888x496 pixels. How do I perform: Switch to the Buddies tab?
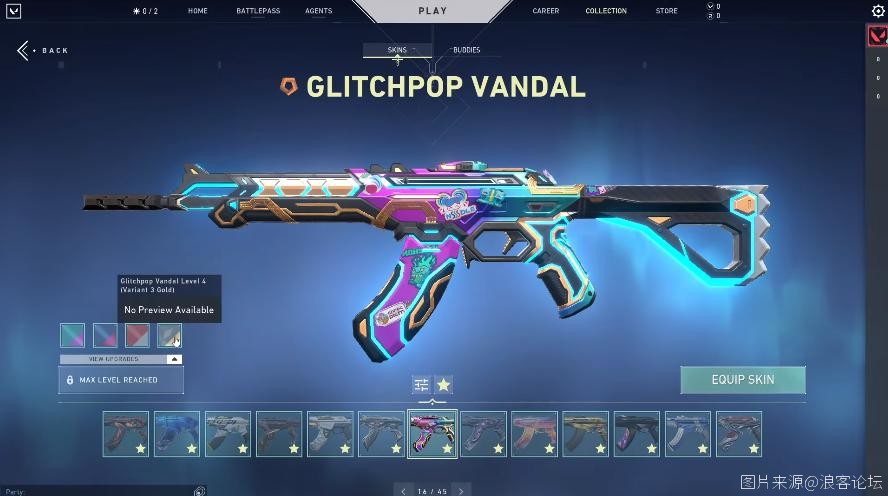pos(466,50)
